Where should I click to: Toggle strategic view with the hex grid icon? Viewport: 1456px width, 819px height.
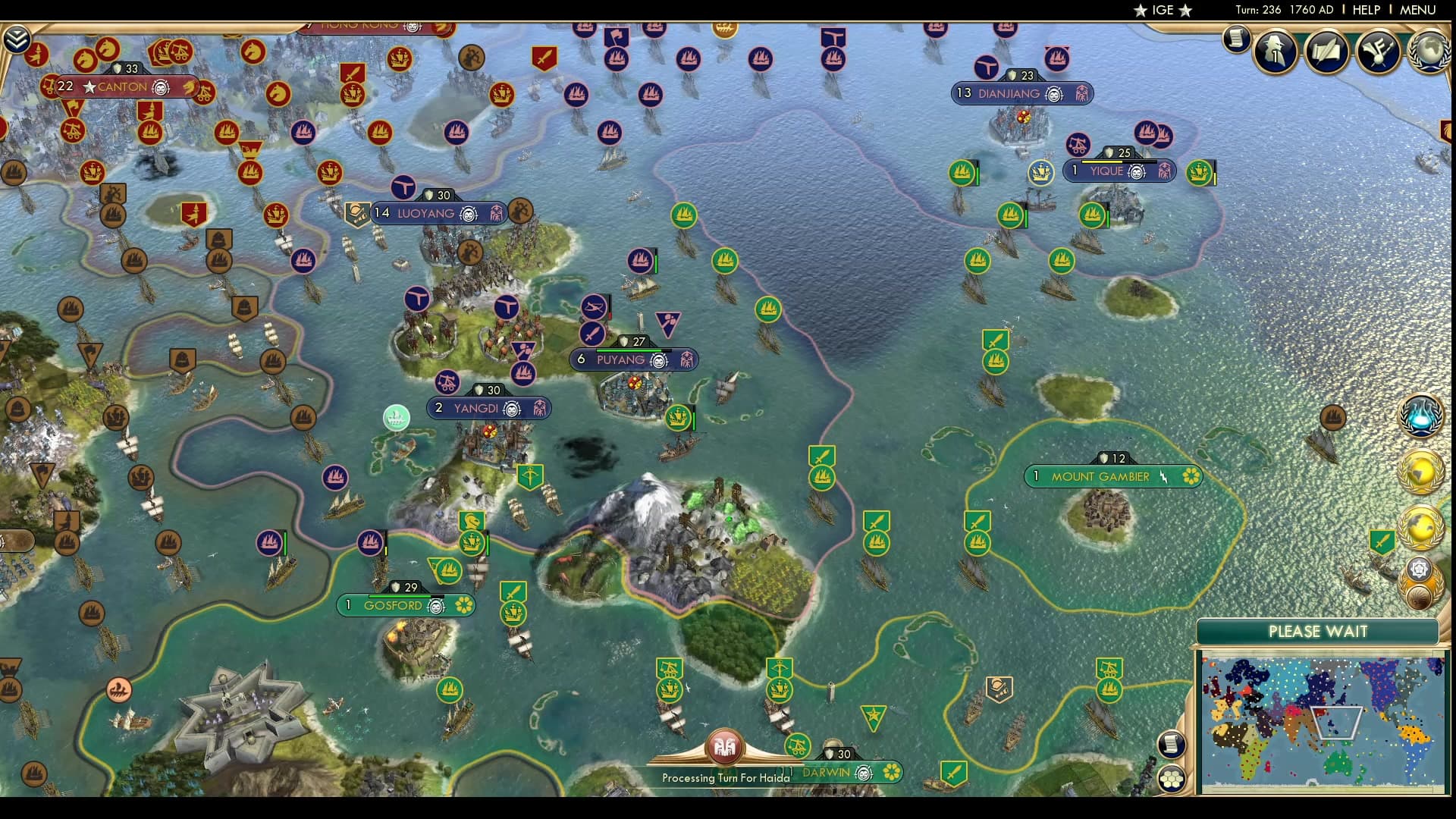coord(1173,779)
